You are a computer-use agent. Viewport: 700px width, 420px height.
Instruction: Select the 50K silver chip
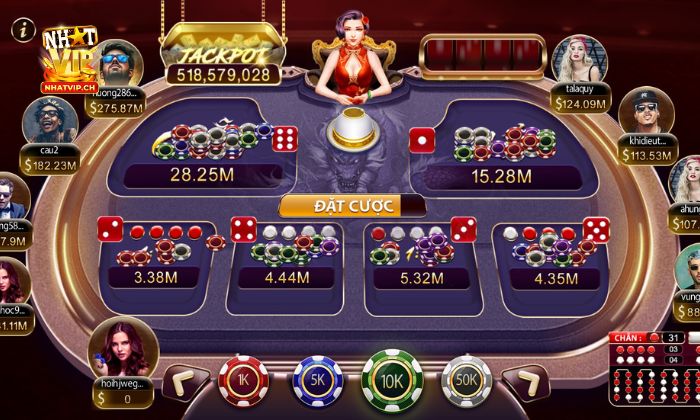pos(465,381)
